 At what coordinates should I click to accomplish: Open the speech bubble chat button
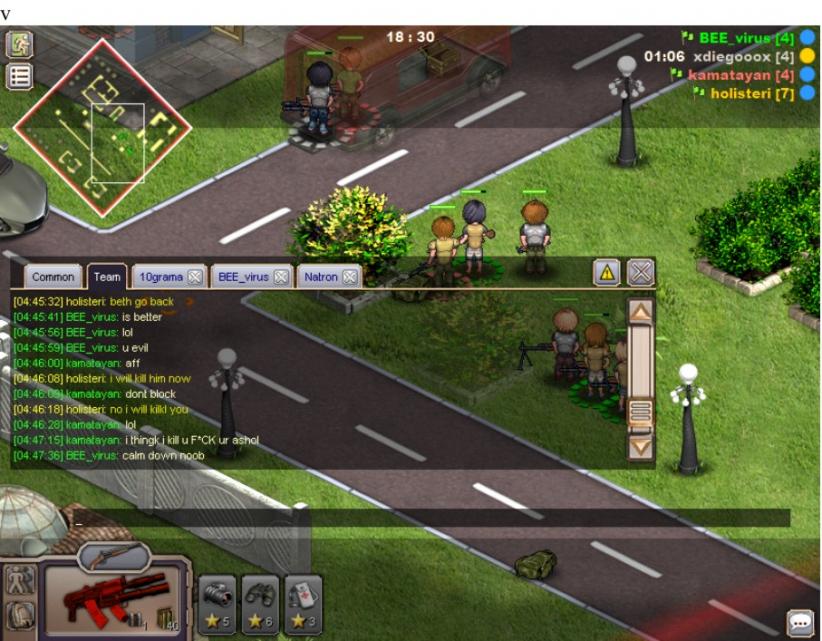[800, 623]
